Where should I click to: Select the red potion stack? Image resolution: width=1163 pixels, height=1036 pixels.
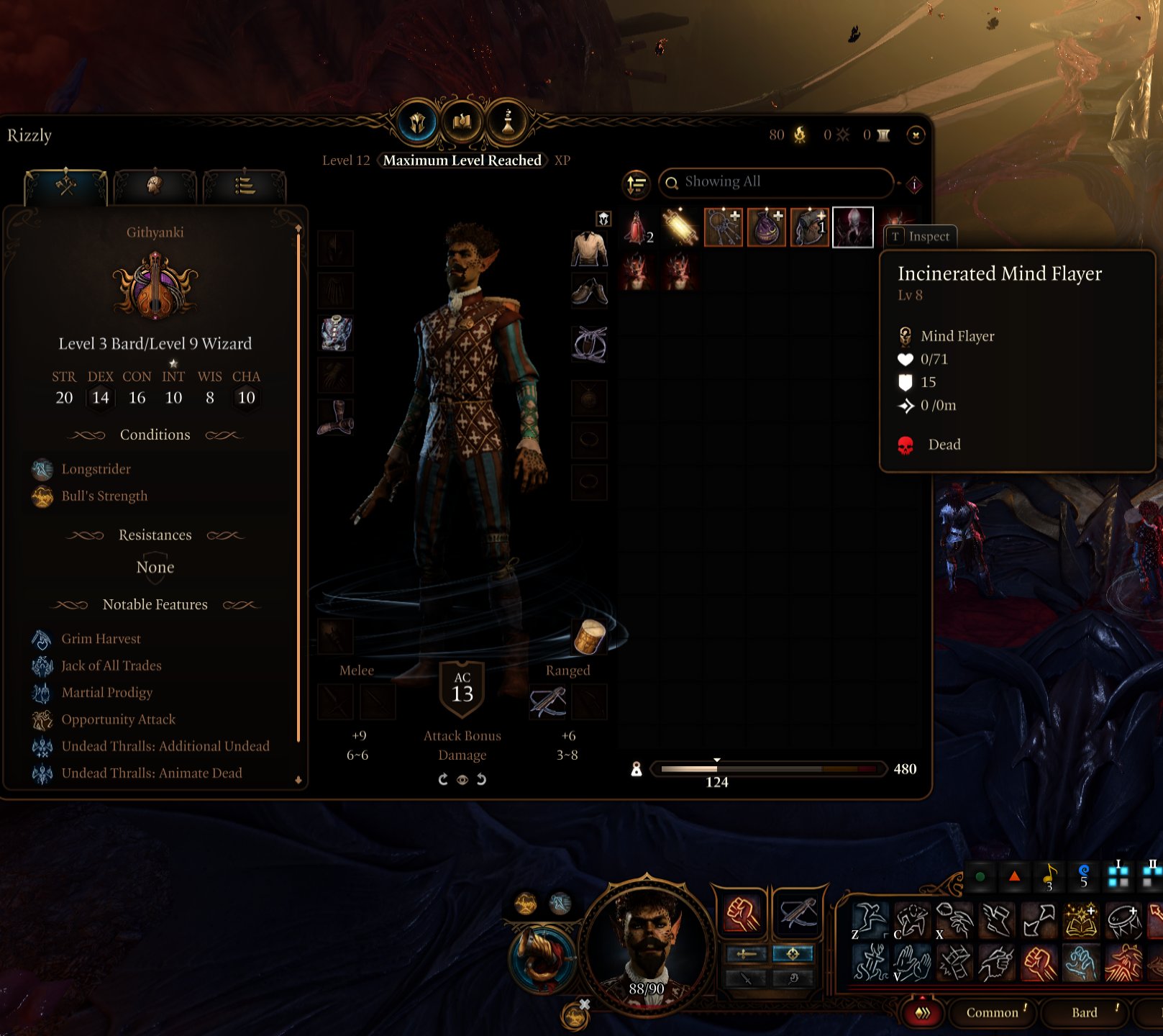[x=637, y=227]
